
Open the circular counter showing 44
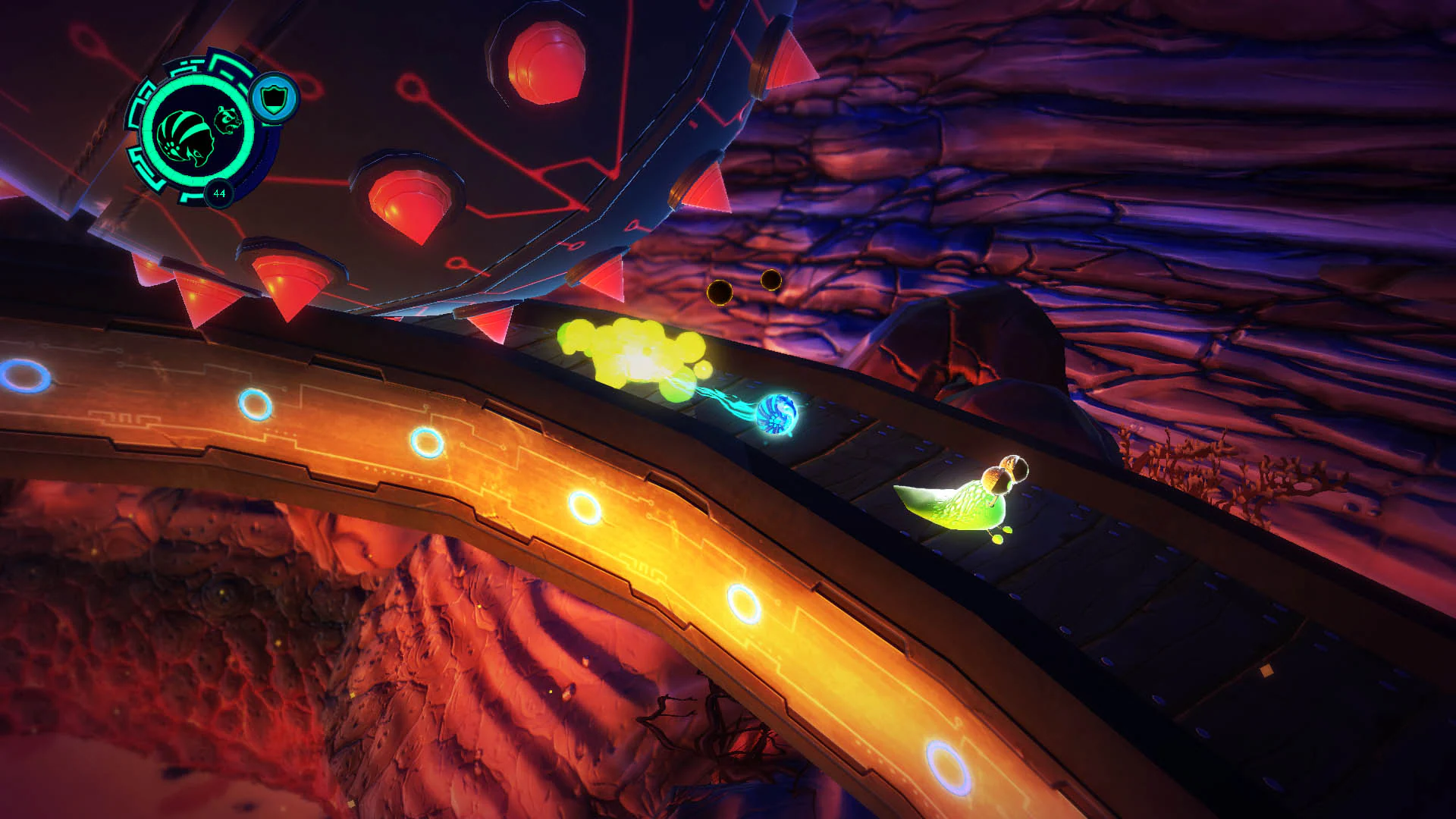pos(219,194)
